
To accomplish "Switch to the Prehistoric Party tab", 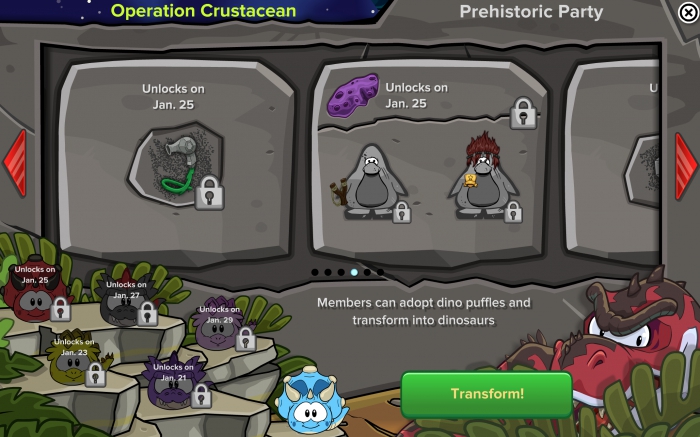I will (530, 12).
